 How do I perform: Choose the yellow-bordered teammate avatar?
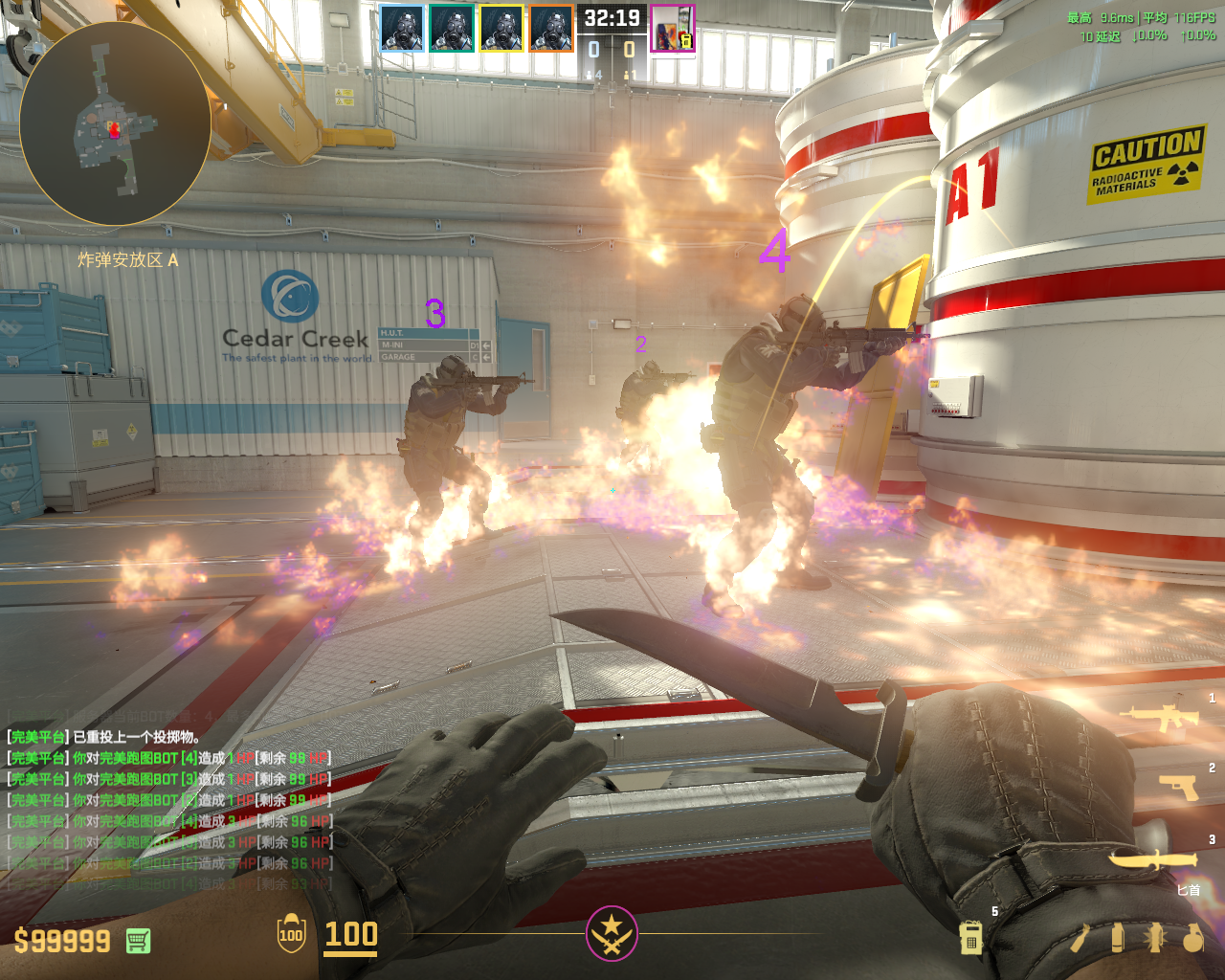[501, 28]
